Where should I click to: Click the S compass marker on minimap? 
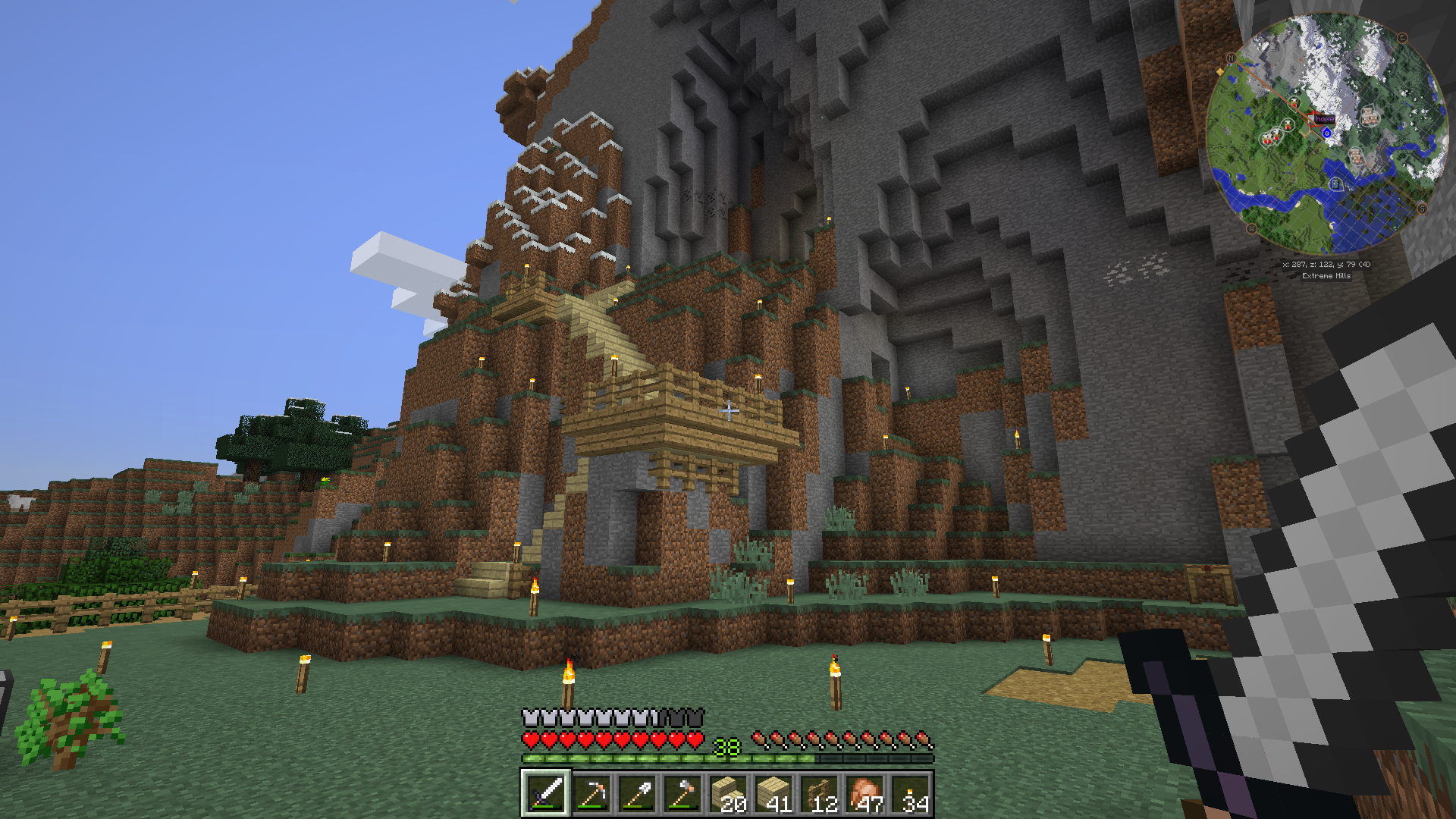pos(1422,209)
